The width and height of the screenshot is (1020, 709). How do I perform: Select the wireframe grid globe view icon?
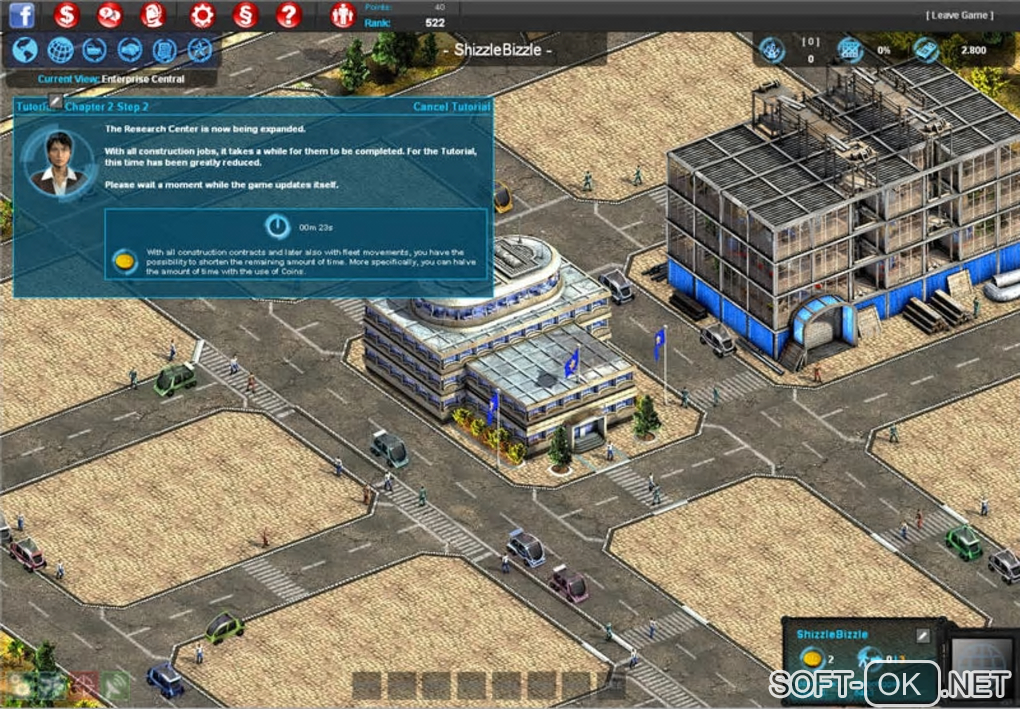click(x=60, y=50)
